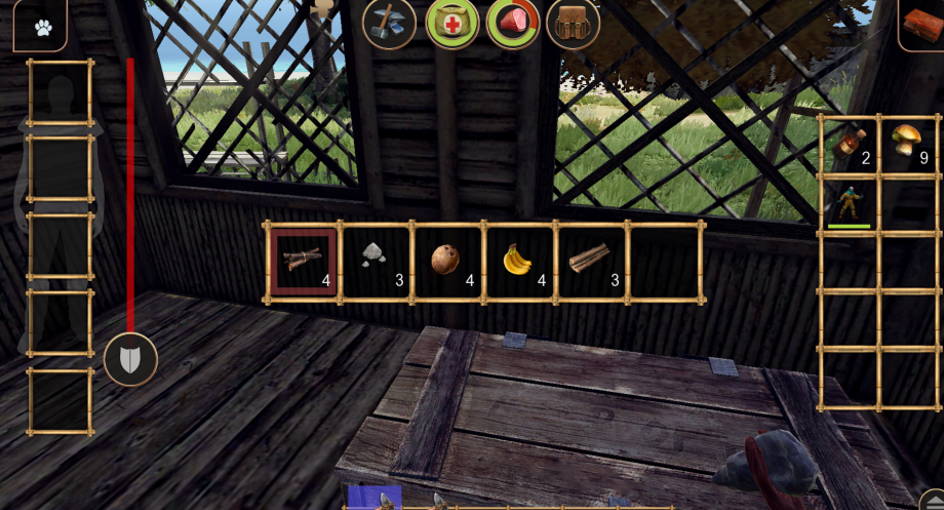
Task: Expand the up-arrow button in the corner
Action: click(931, 500)
